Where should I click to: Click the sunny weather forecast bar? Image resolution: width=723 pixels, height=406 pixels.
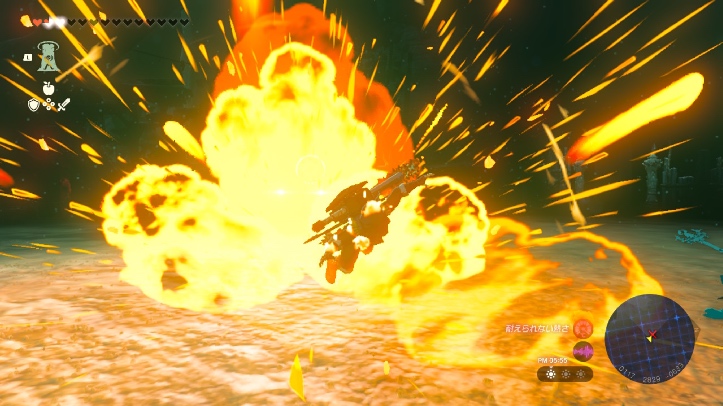point(564,373)
